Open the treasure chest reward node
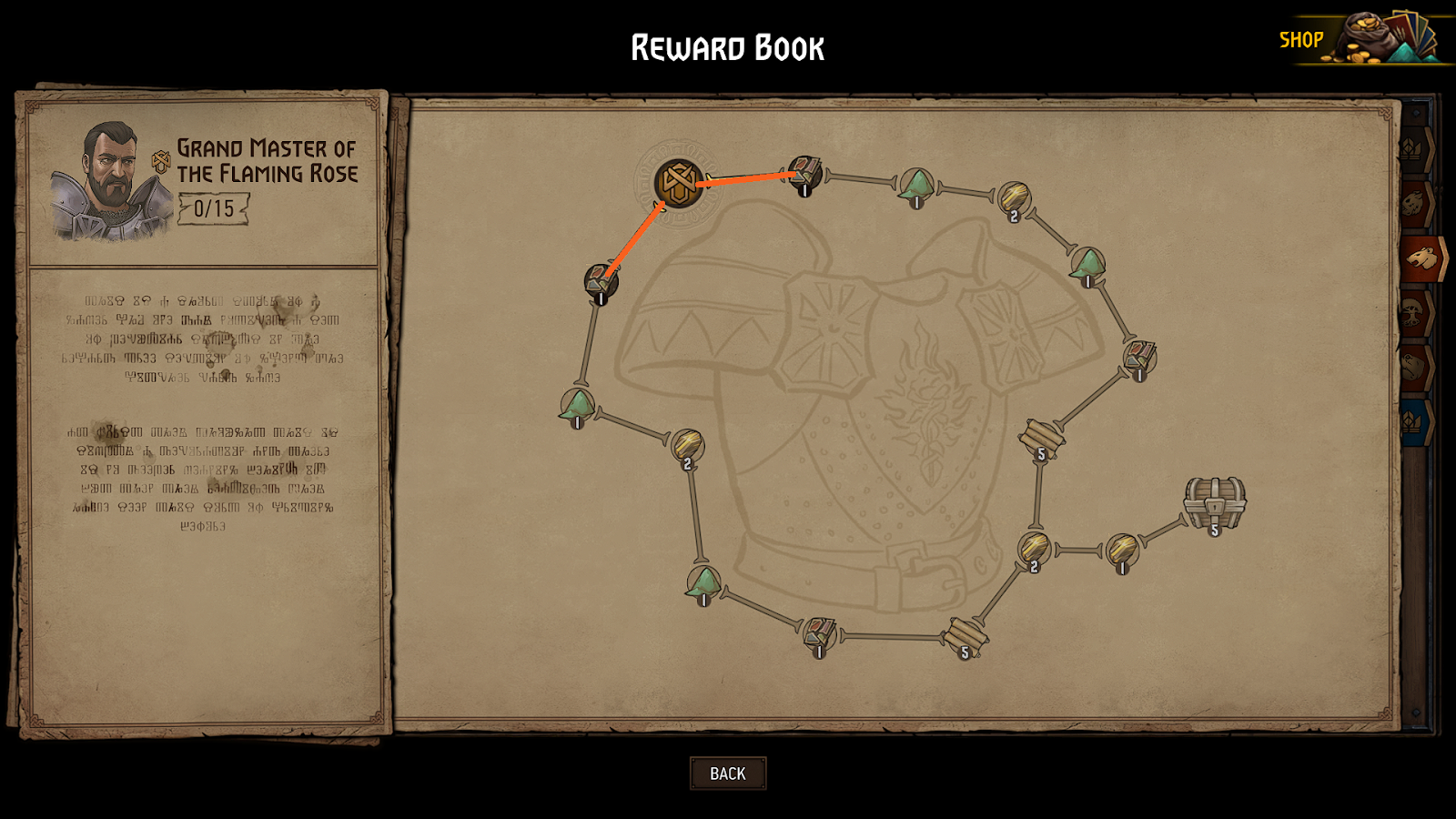The height and width of the screenshot is (819, 1456). [1214, 500]
